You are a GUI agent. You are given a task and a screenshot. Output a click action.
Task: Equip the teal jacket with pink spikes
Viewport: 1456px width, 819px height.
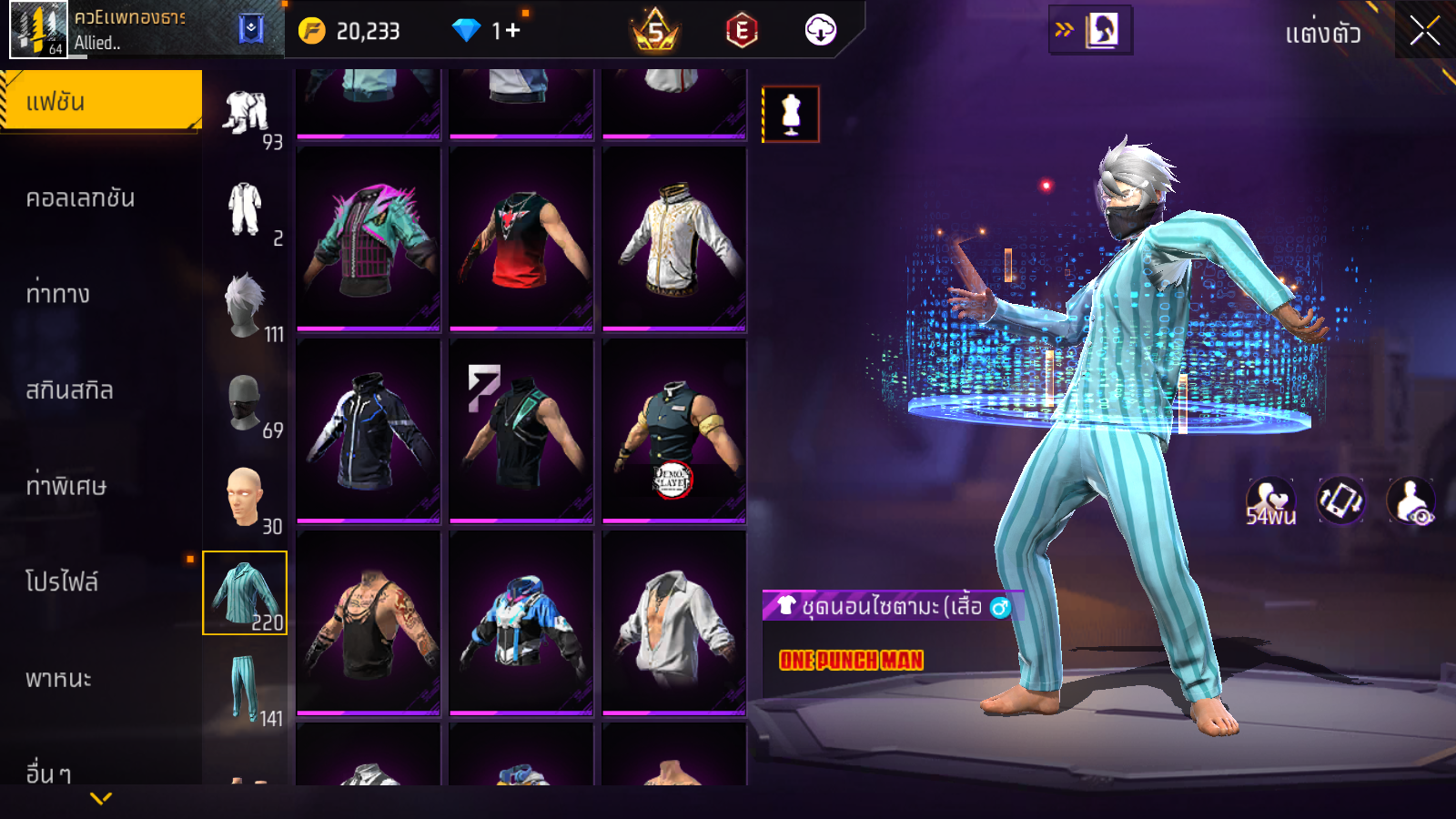coord(369,239)
